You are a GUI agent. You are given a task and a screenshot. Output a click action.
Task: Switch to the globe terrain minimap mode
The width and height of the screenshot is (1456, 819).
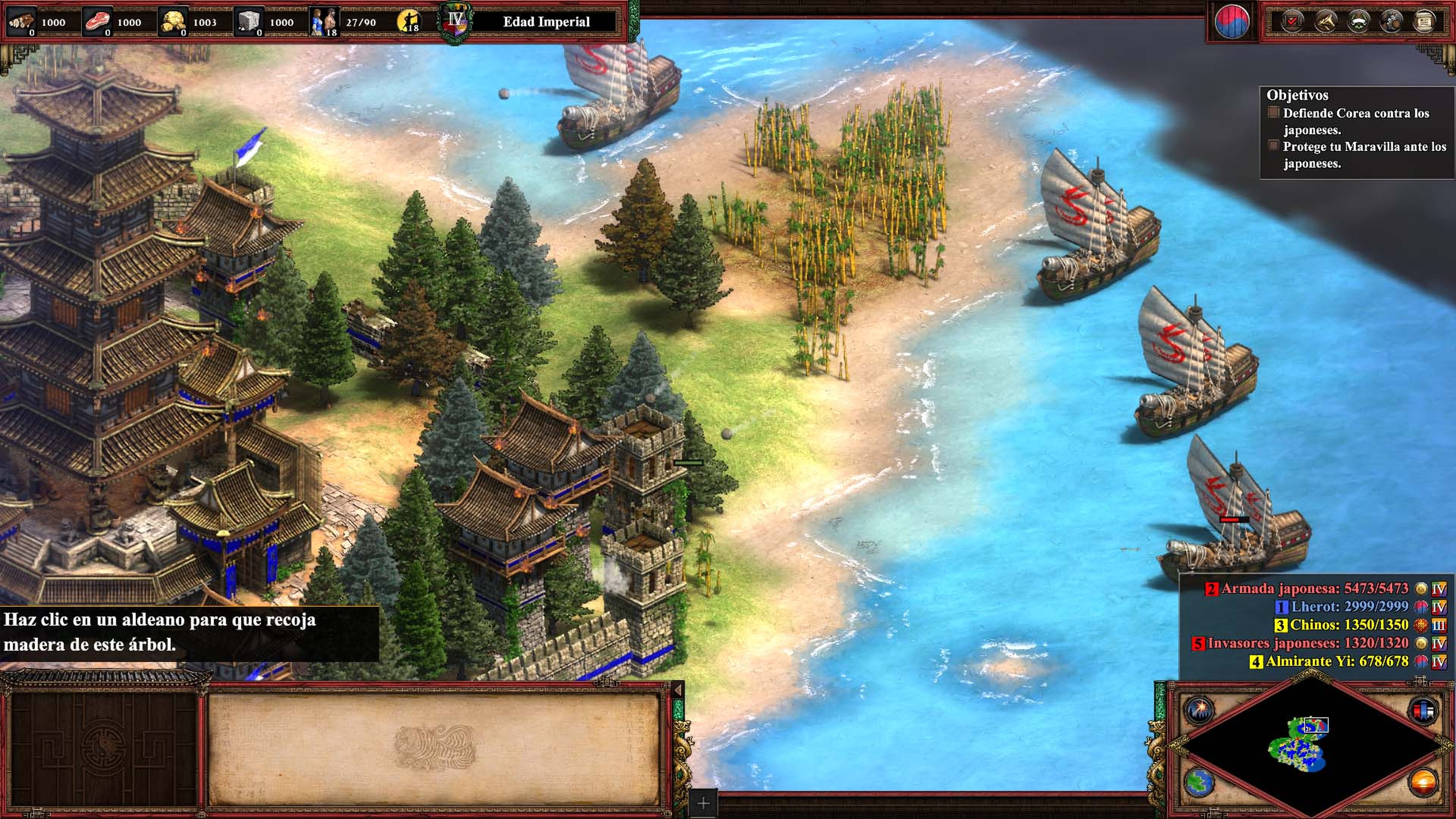(1198, 783)
